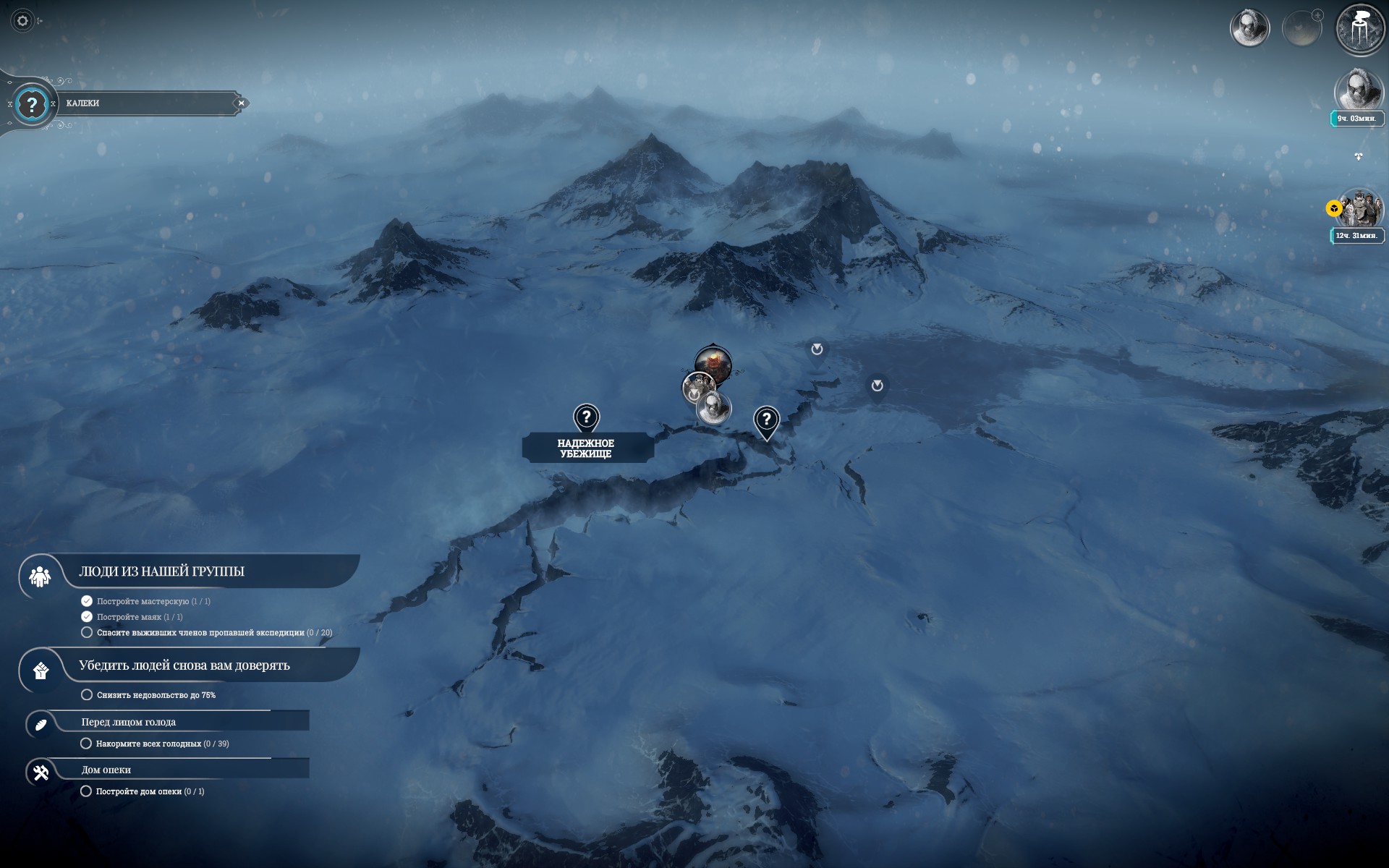Click the unlabeled question mark location pin

pyautogui.click(x=766, y=420)
